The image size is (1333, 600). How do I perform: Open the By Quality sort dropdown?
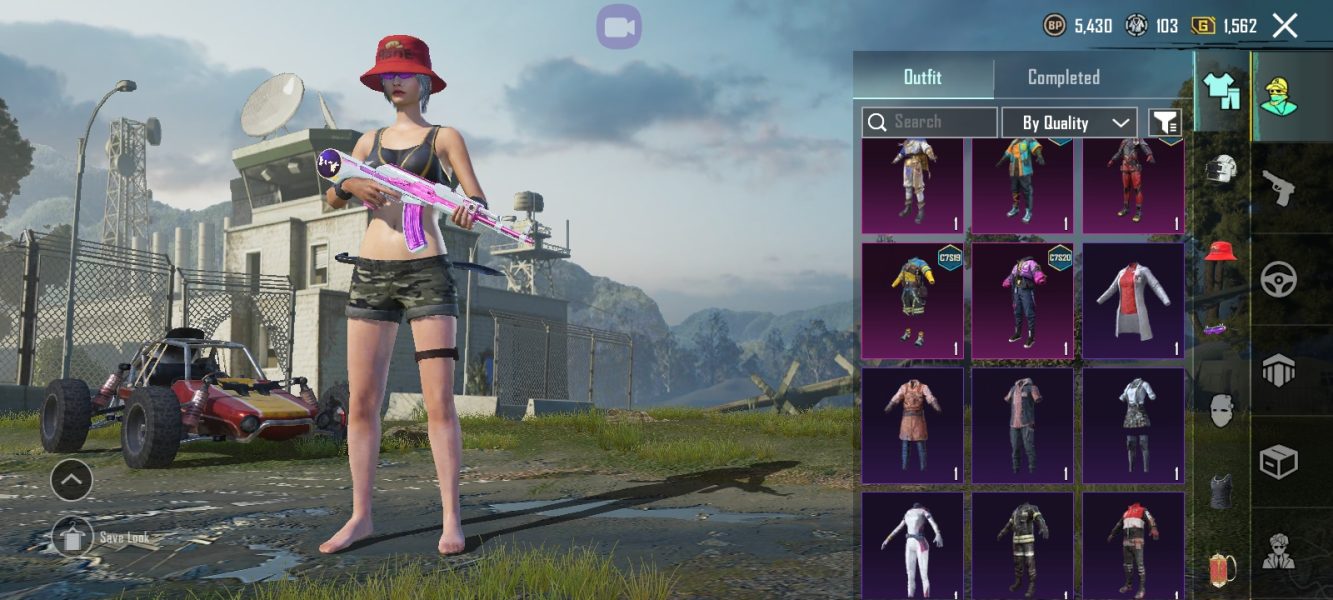[x=1069, y=122]
